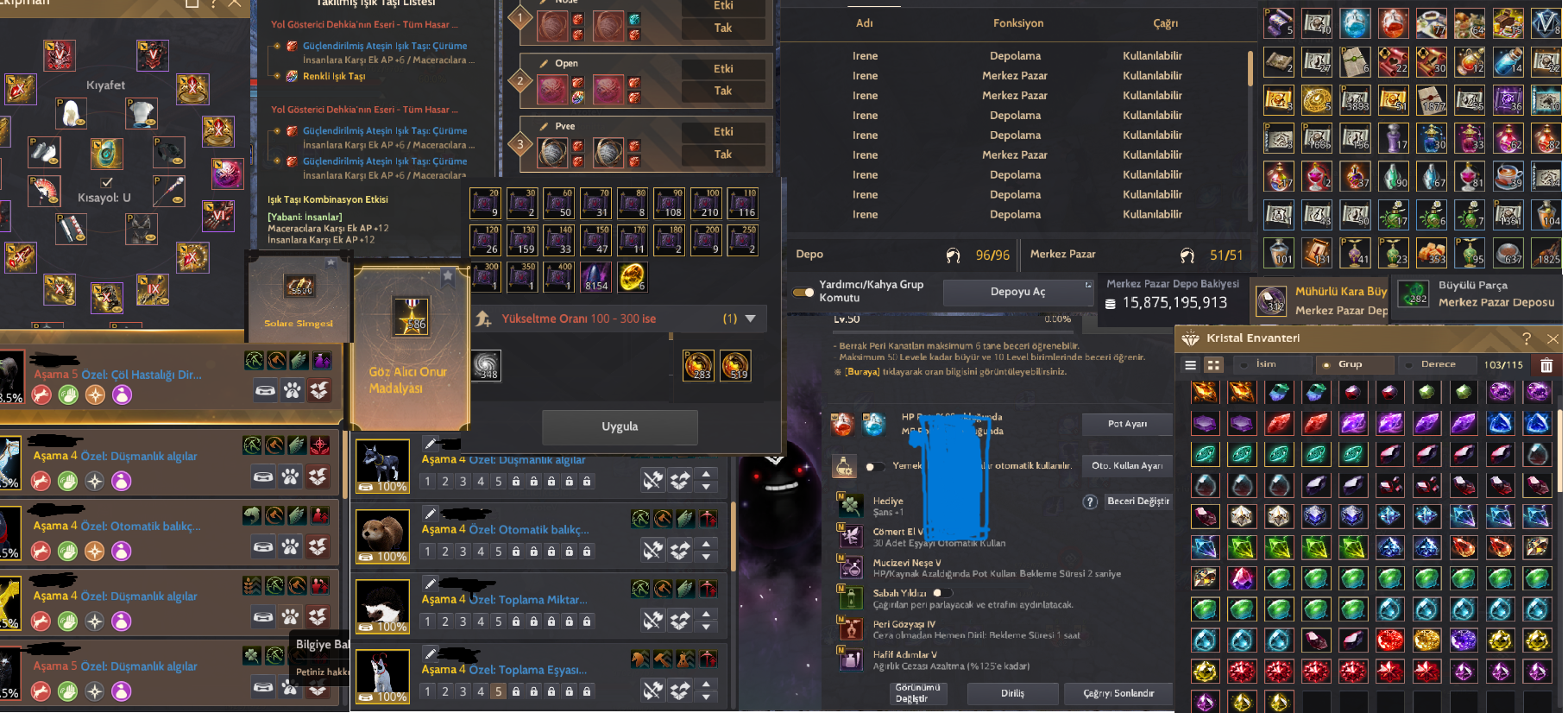Switch Kristal Envanteri to list view
Viewport: 1568px width, 713px height.
click(1190, 365)
